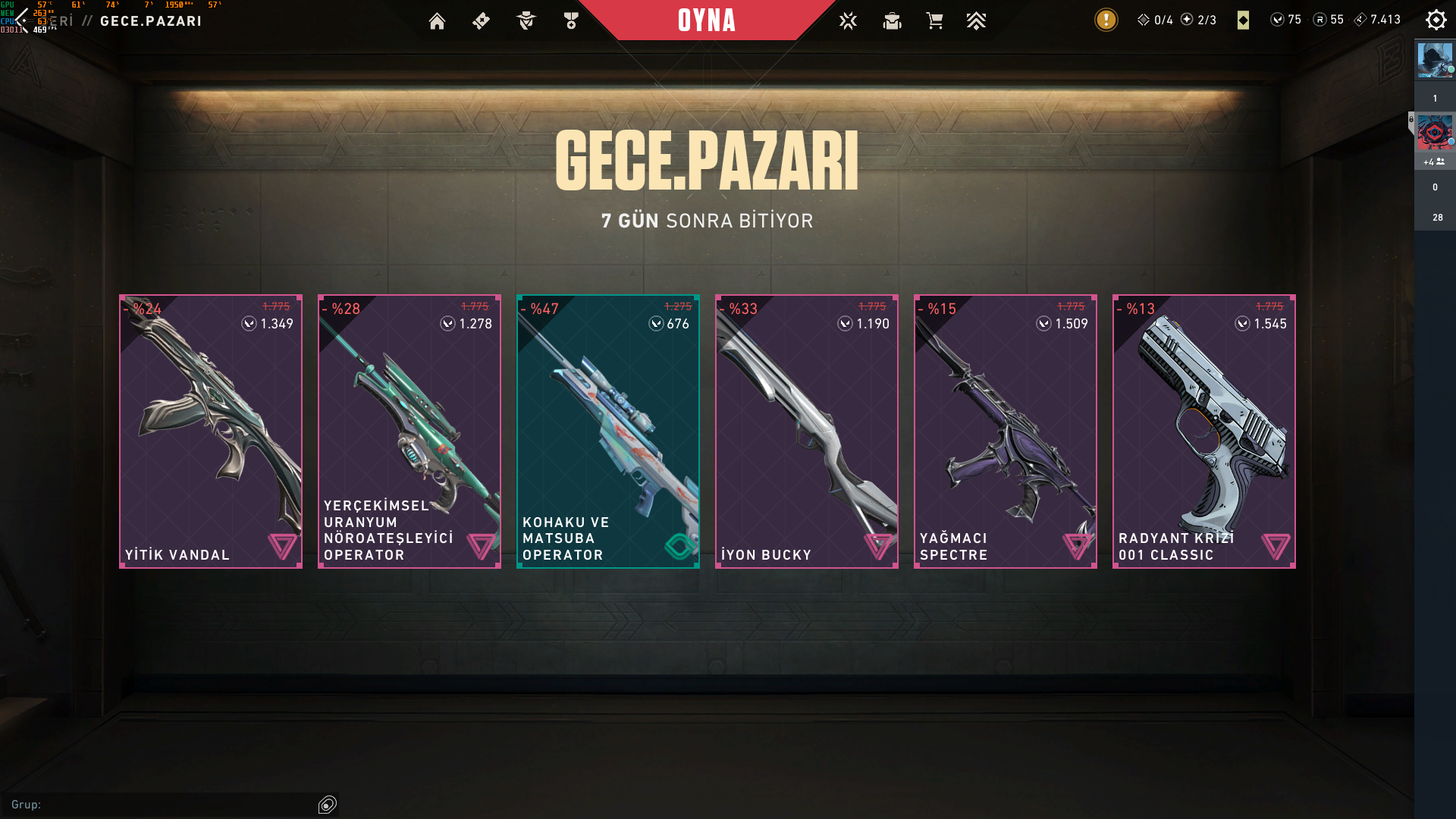Image resolution: width=1456 pixels, height=819 pixels.
Task: Open the agents icon in the top bar
Action: (526, 21)
